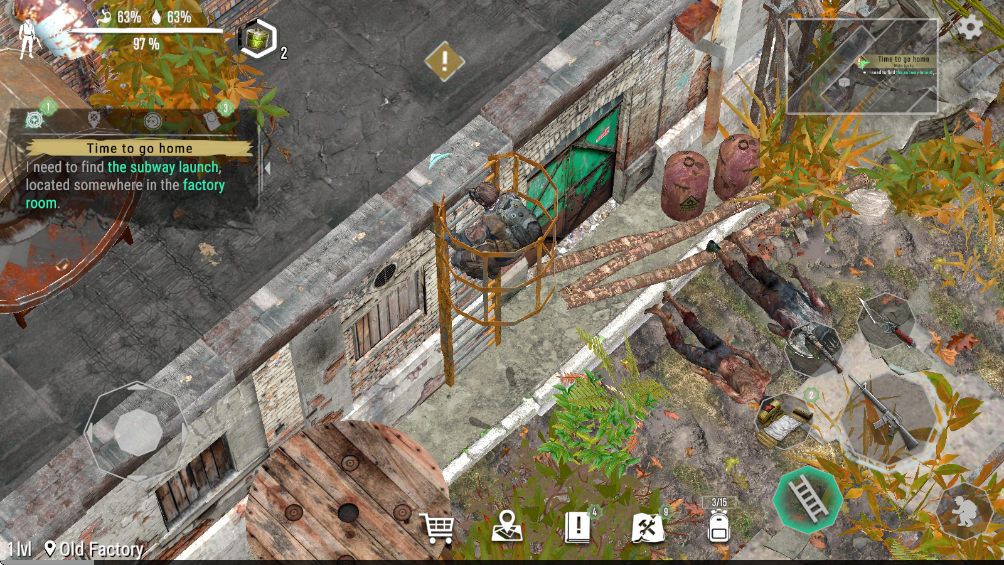
Task: Open the world map pin icon
Action: (x=507, y=526)
